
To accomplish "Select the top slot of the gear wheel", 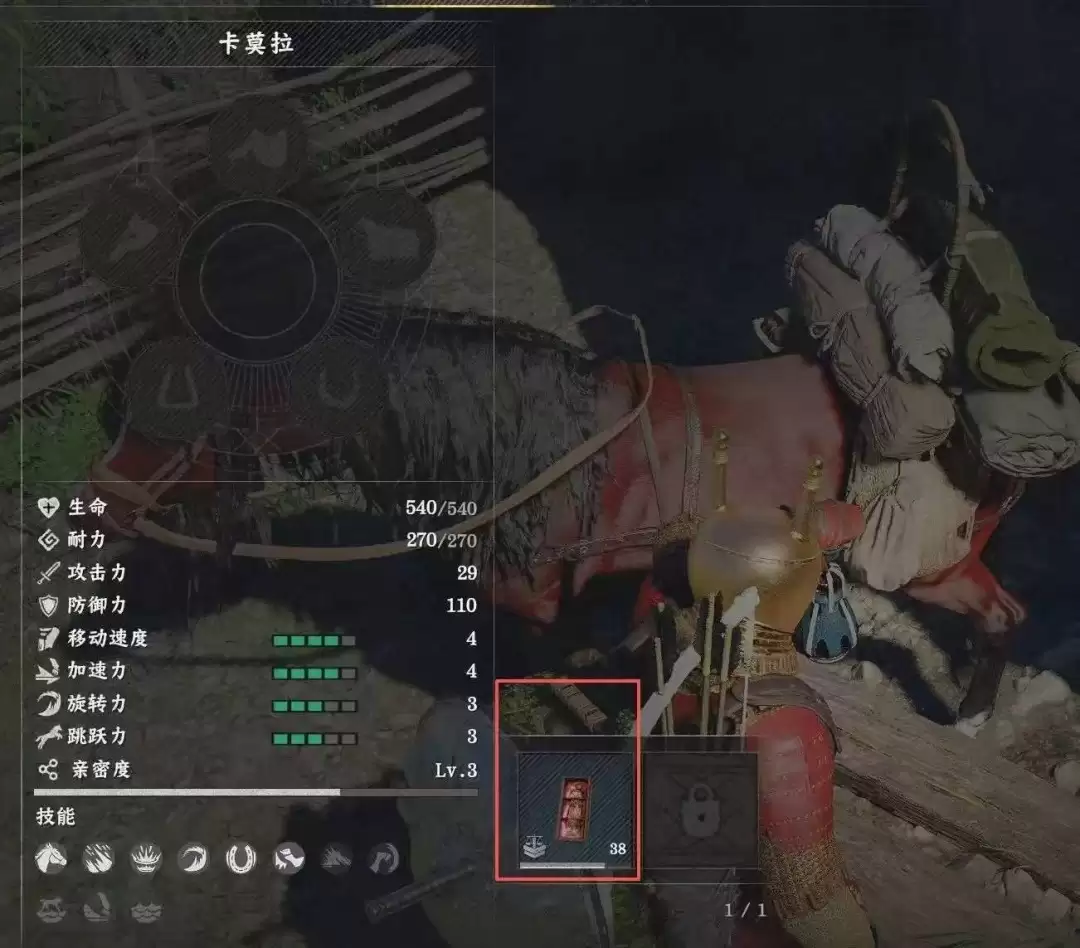I will [x=257, y=146].
